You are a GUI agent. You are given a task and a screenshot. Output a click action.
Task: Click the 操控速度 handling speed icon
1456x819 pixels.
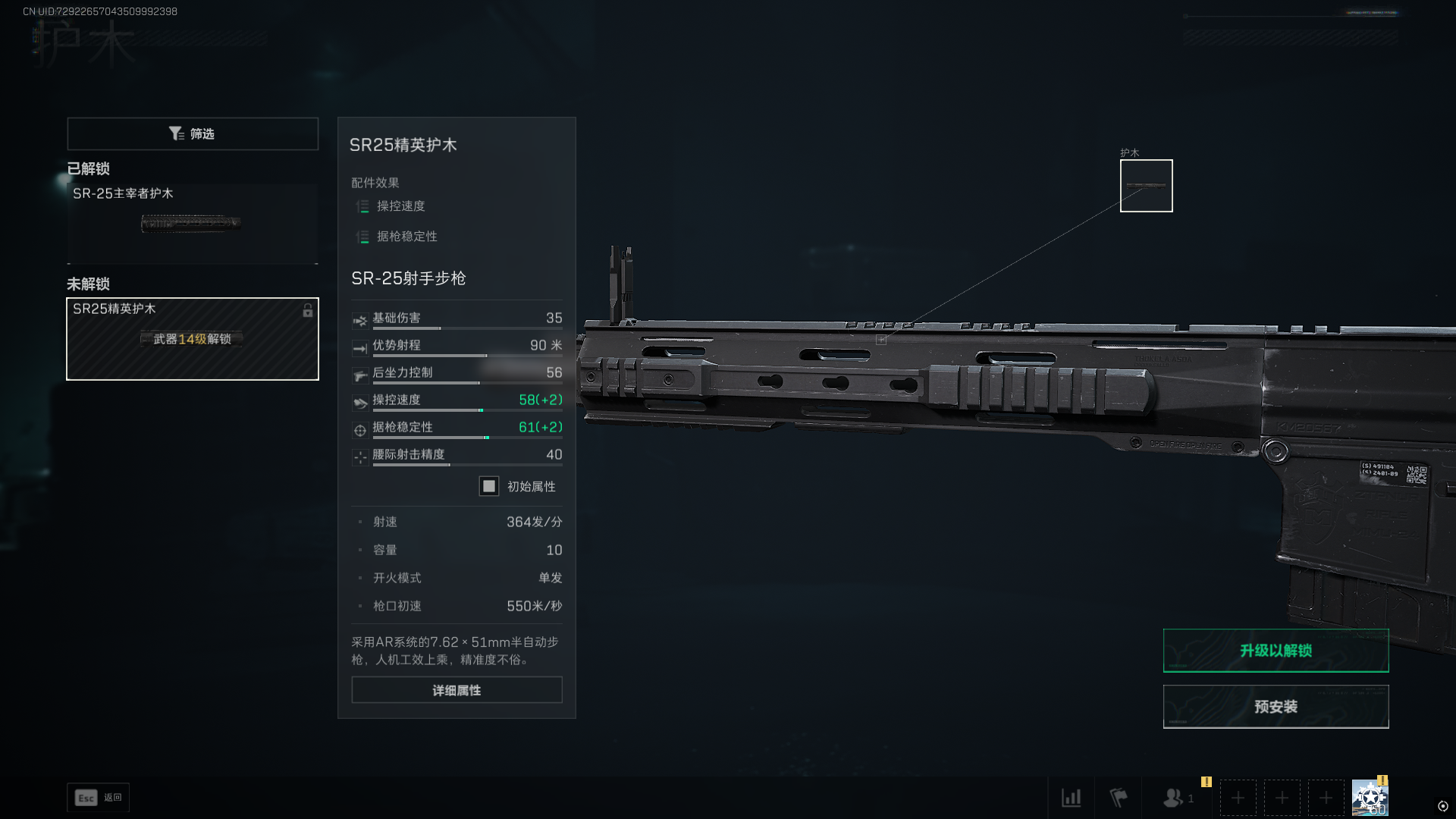click(x=360, y=401)
